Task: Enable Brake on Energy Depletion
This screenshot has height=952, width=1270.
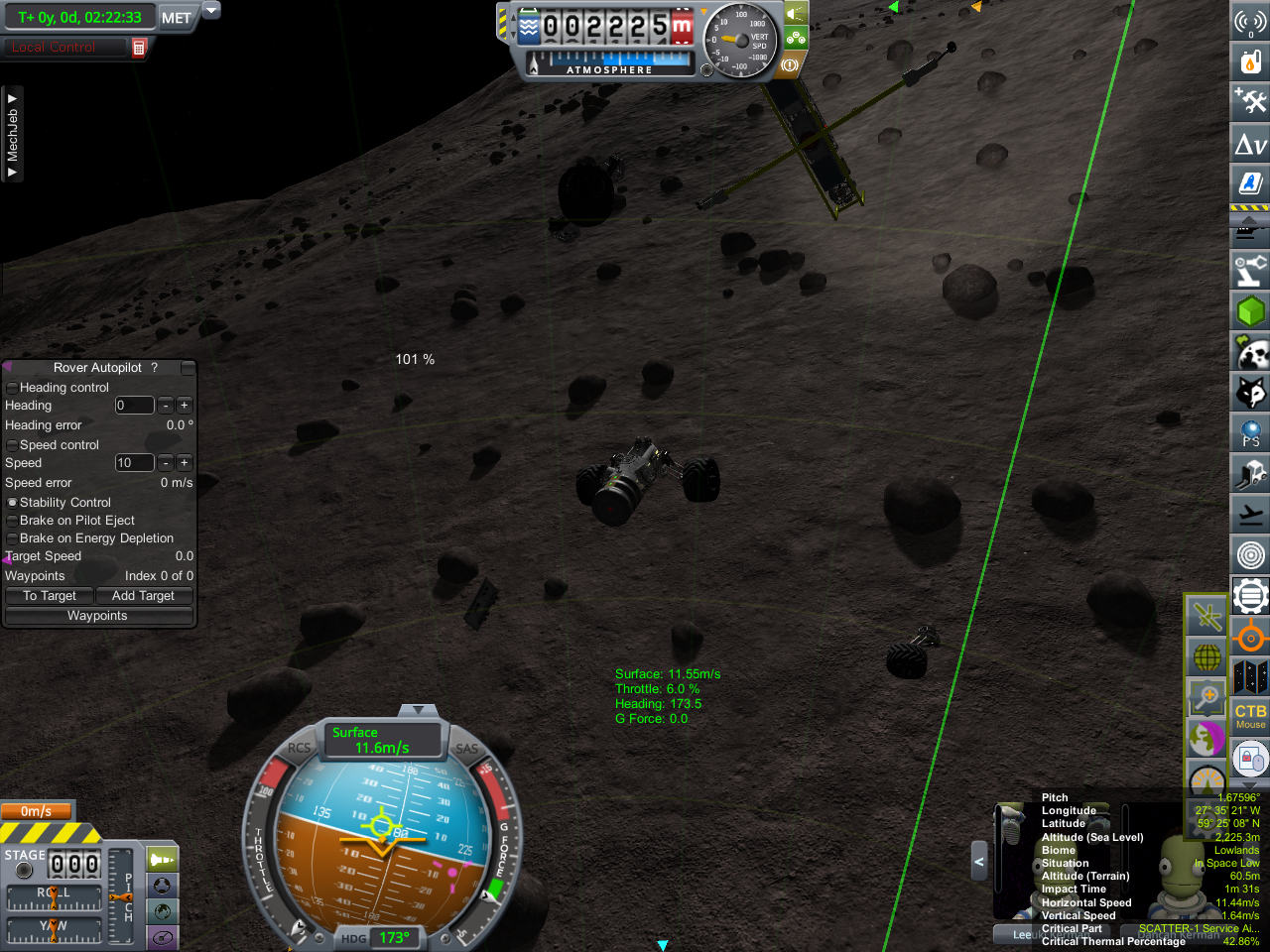Action: [x=12, y=538]
